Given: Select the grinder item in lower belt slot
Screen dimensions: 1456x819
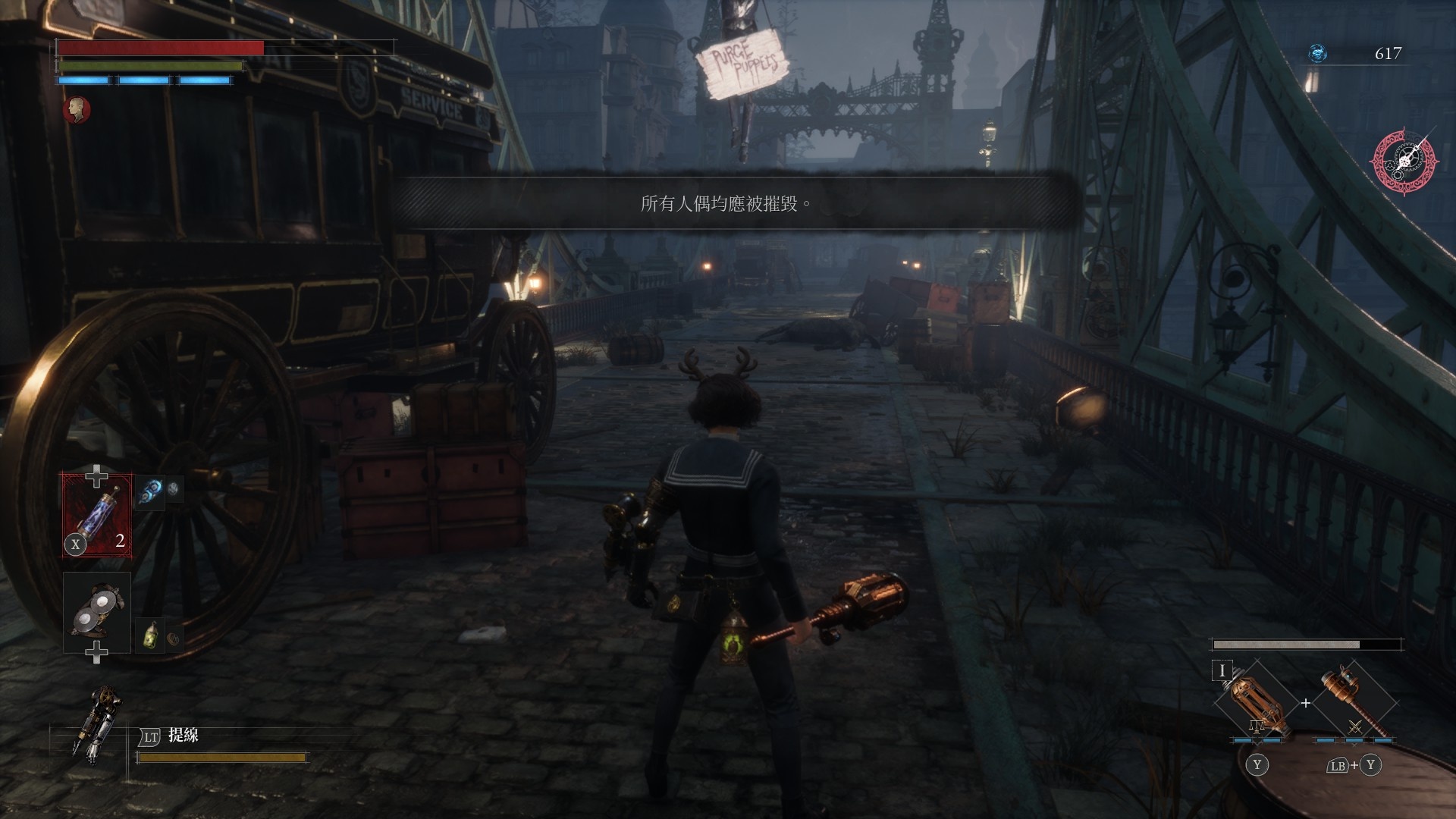Looking at the screenshot, I should 97,612.
